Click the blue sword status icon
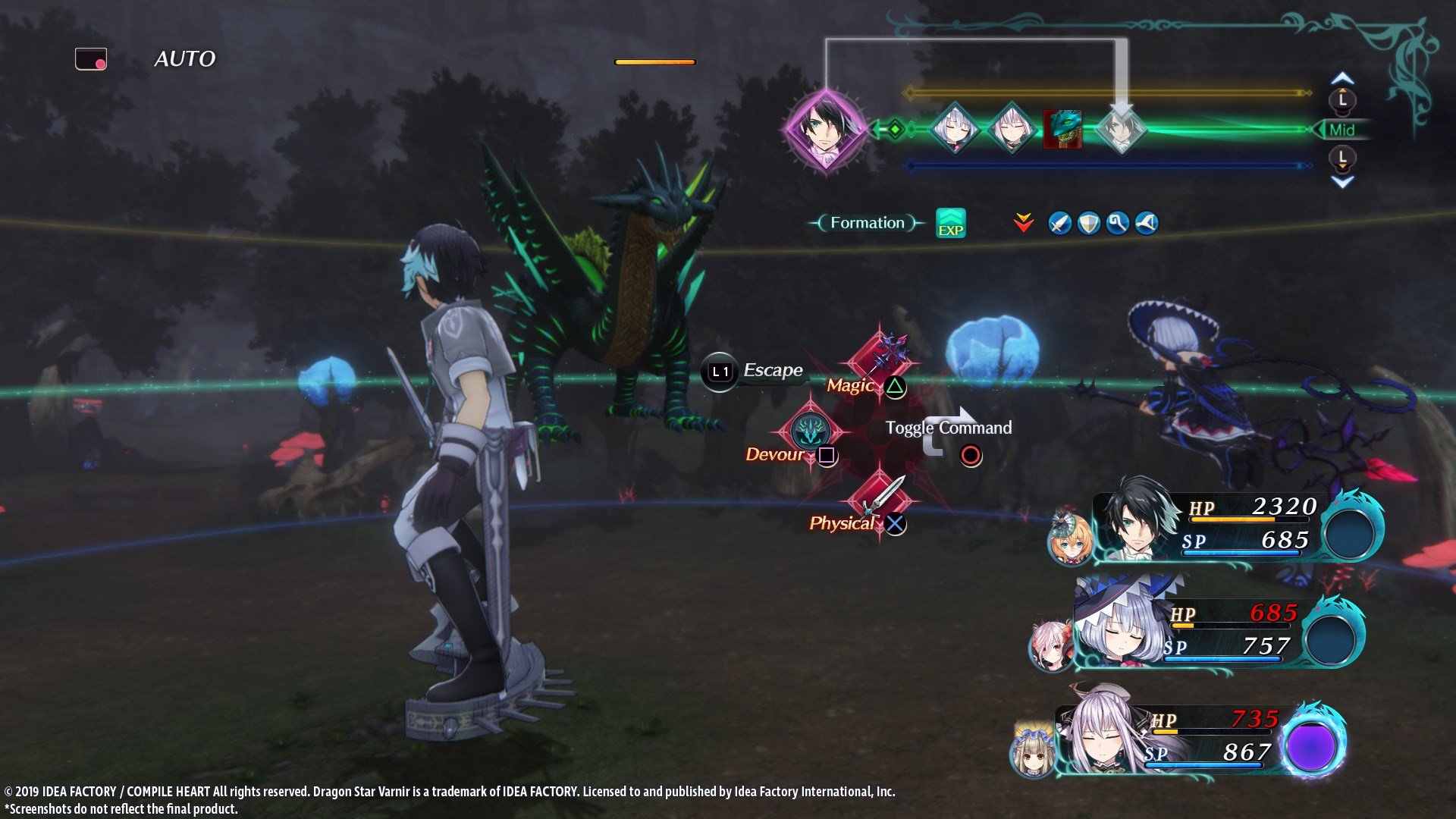The height and width of the screenshot is (819, 1456). point(1059,224)
